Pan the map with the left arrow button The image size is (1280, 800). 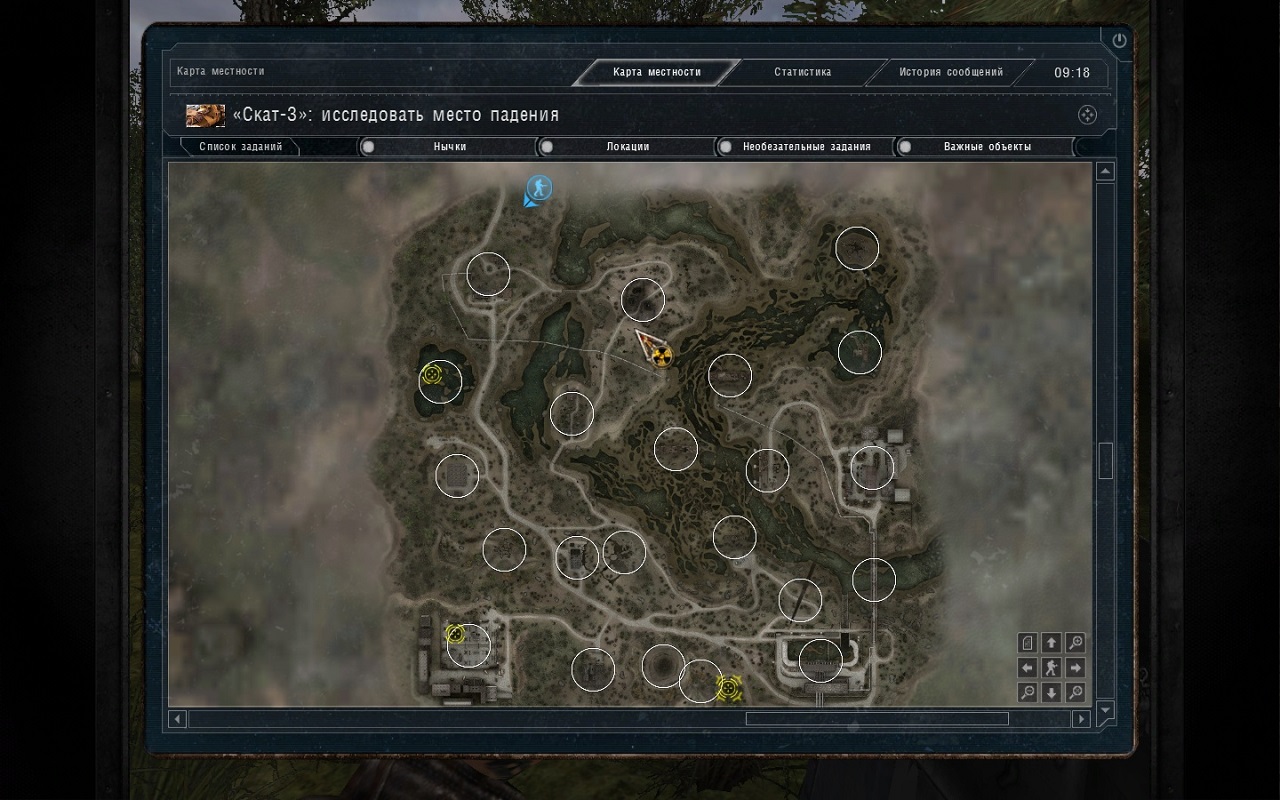(x=1027, y=668)
